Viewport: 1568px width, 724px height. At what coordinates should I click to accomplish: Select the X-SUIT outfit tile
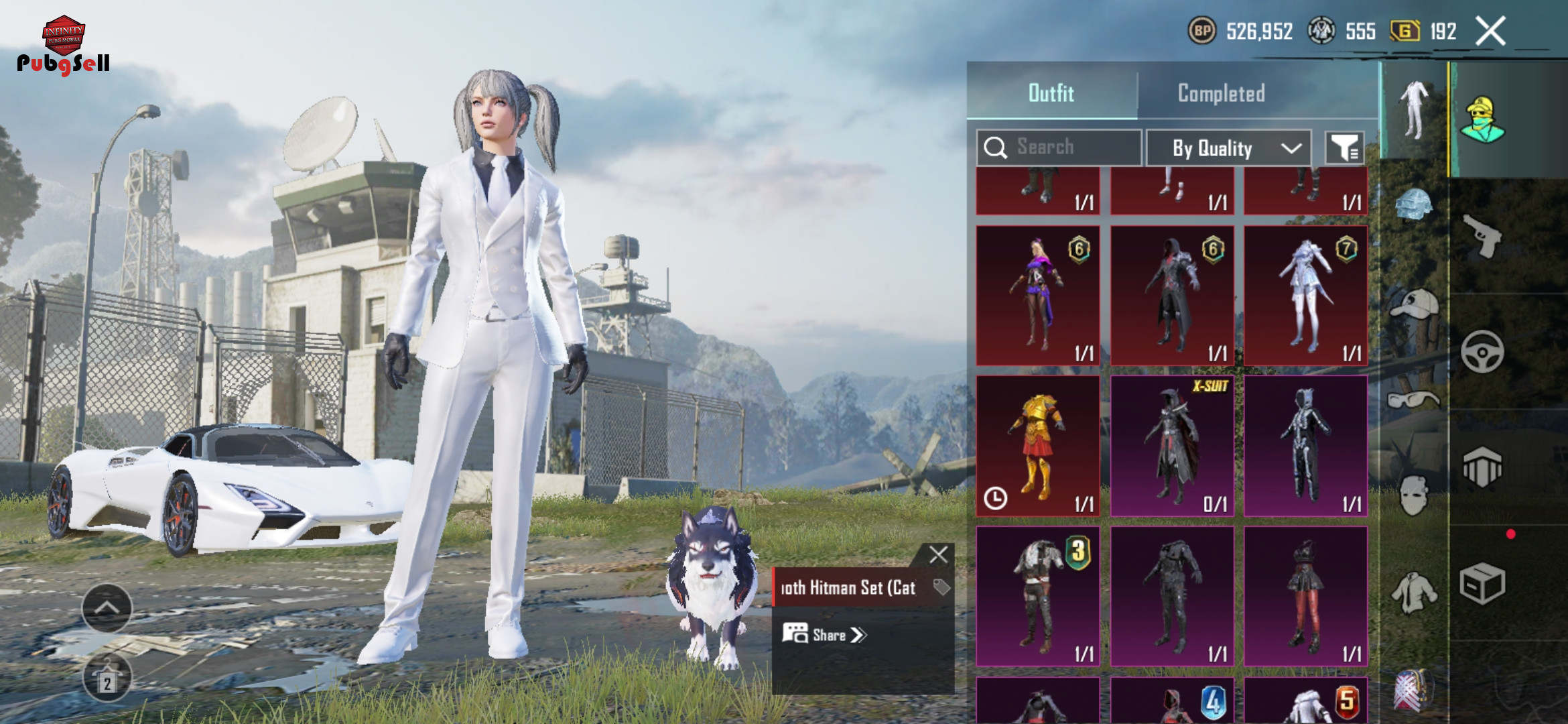coord(1172,446)
